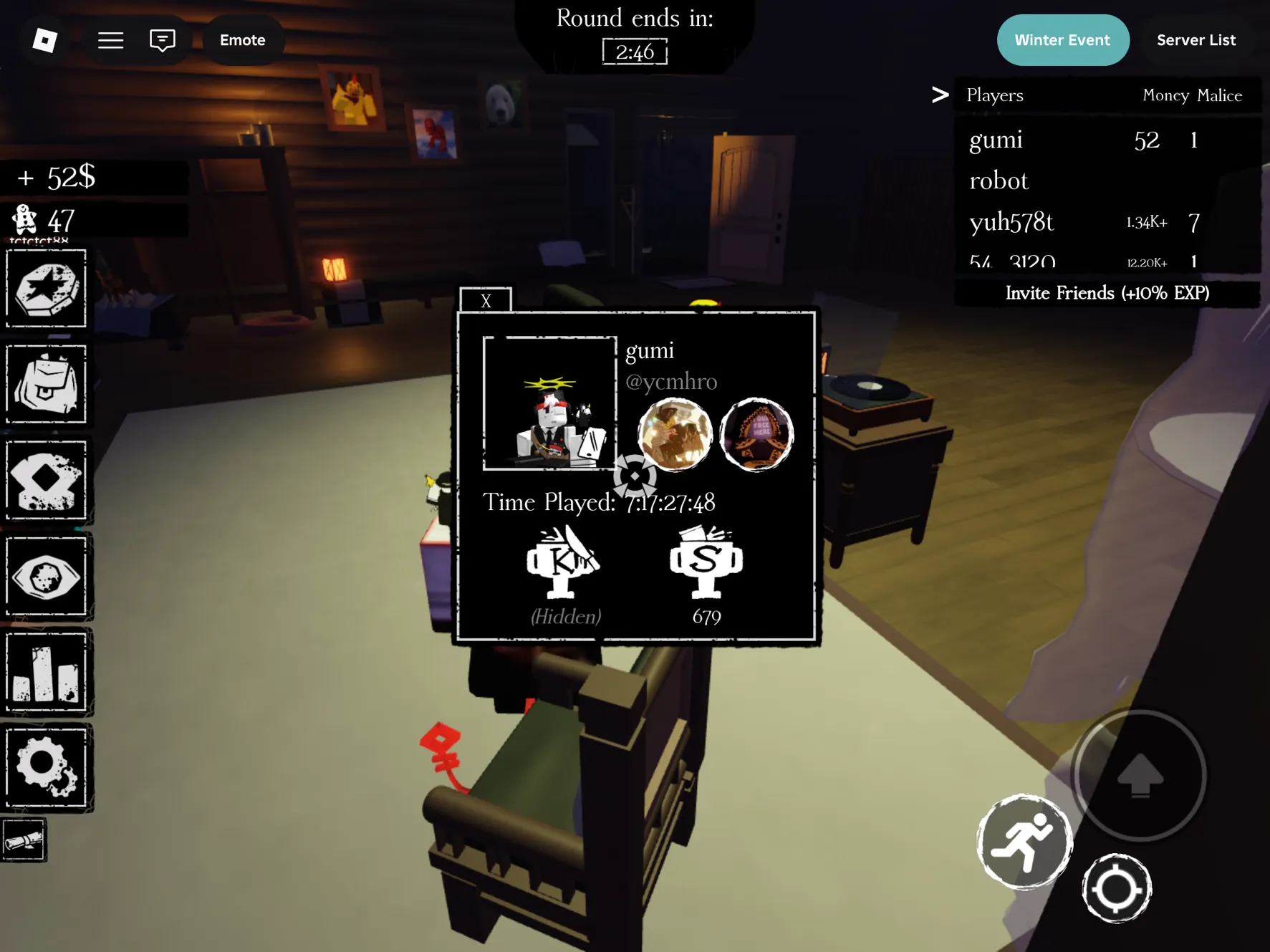Show the Server List
1270x952 pixels.
(x=1196, y=40)
